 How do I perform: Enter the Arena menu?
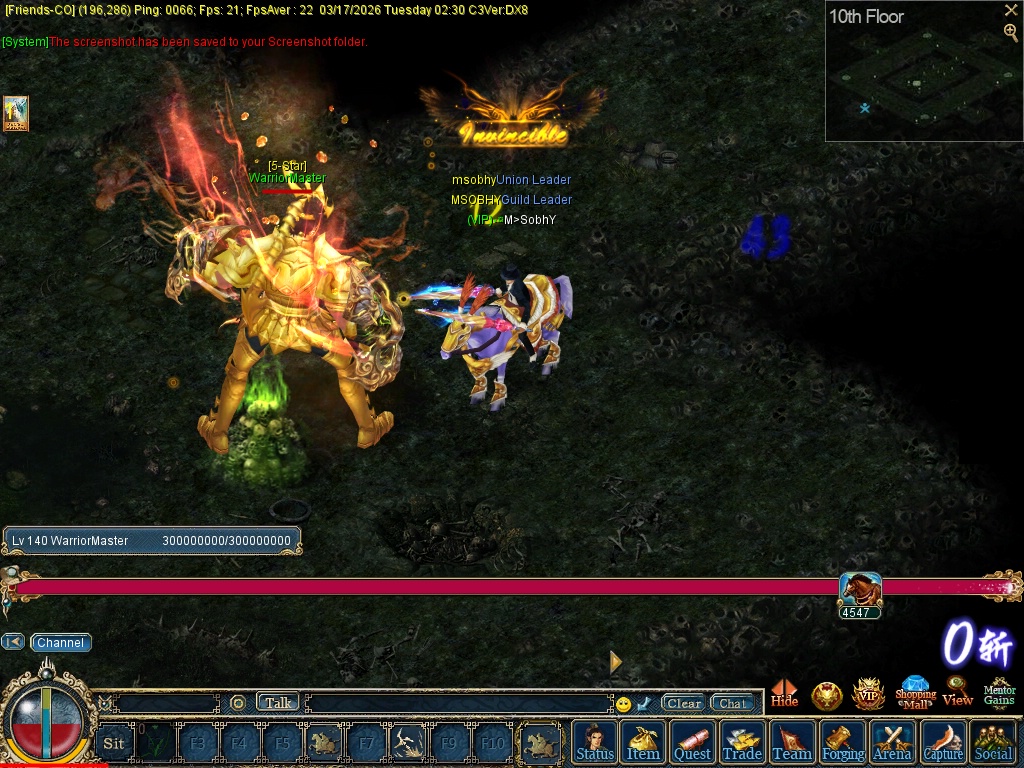coord(892,742)
